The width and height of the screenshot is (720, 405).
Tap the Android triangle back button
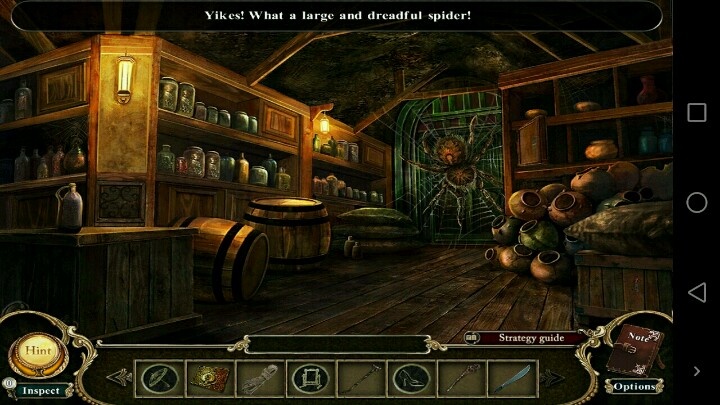click(696, 292)
